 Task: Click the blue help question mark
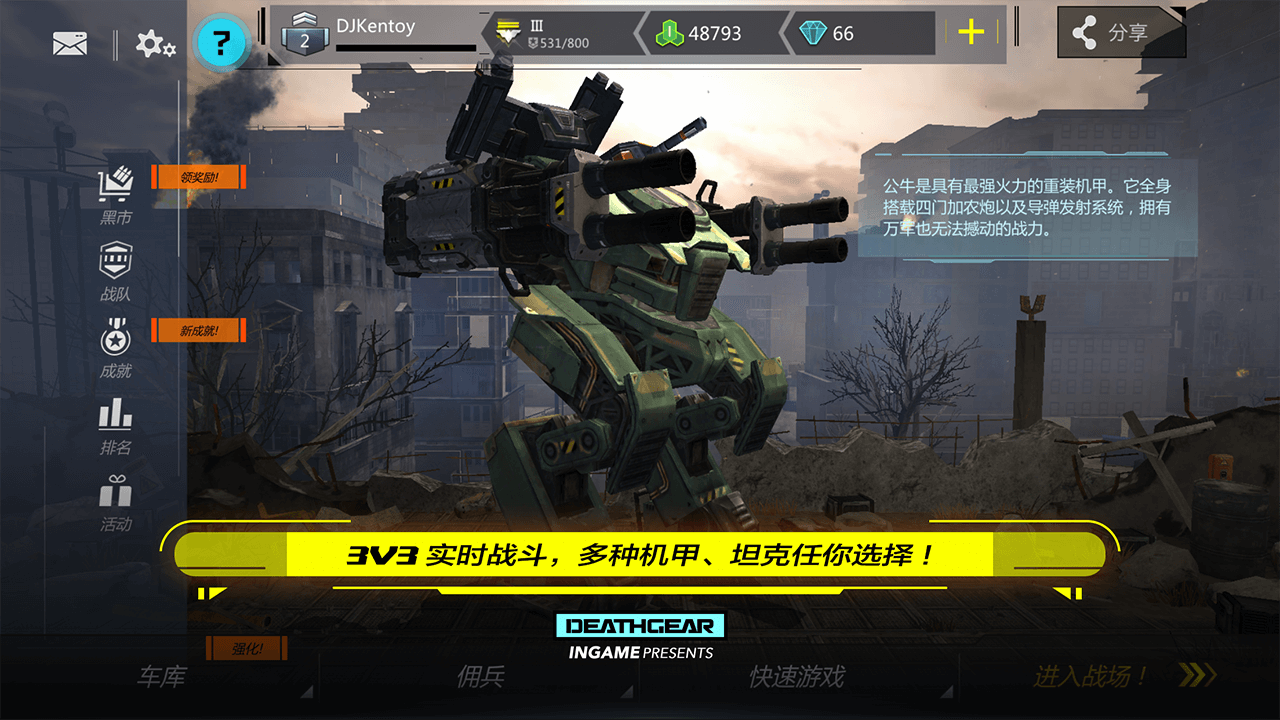[222, 39]
